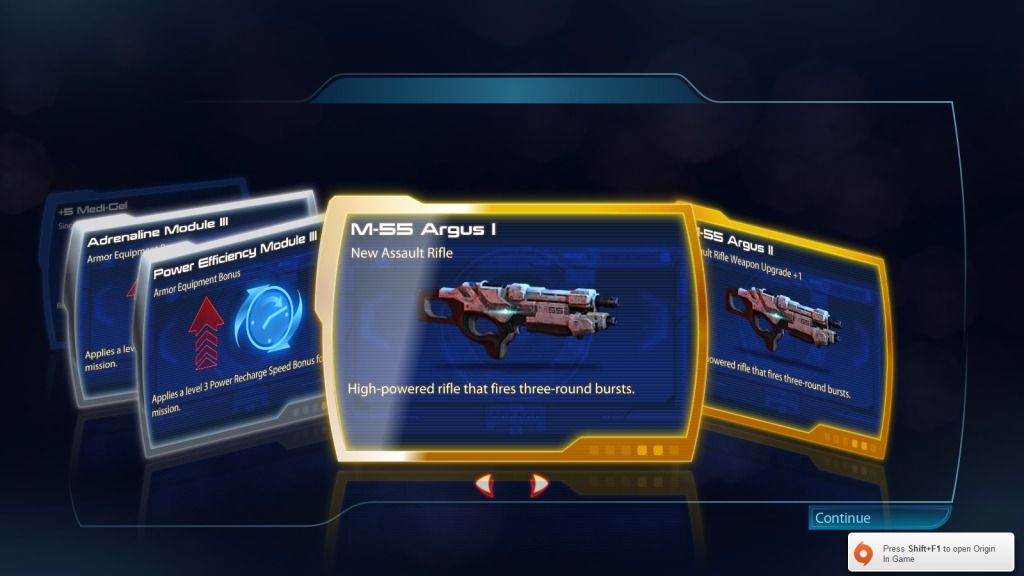The width and height of the screenshot is (1024, 576).
Task: Show the next card with right arrow
Action: [x=539, y=486]
